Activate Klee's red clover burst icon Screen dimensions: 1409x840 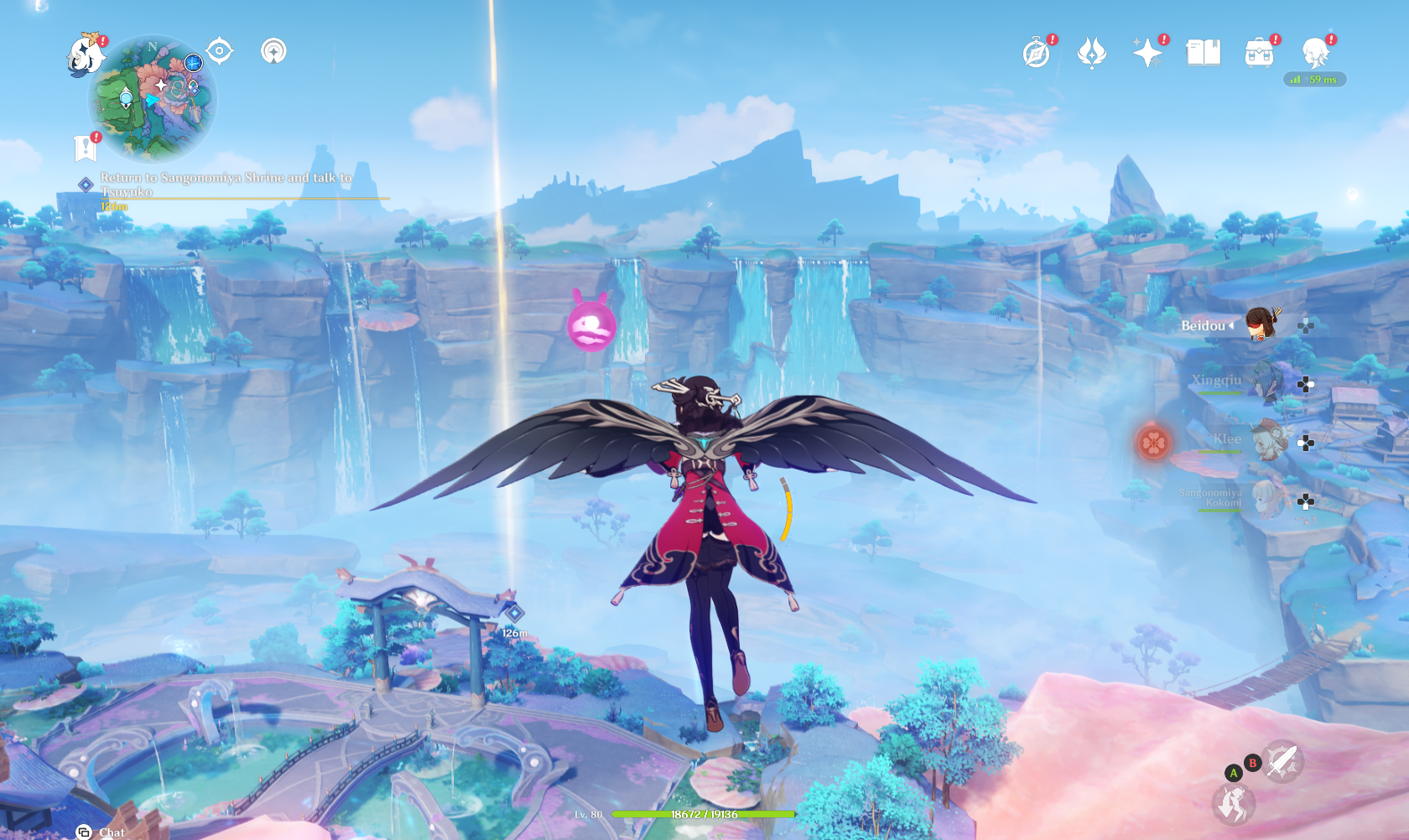pyautogui.click(x=1153, y=442)
